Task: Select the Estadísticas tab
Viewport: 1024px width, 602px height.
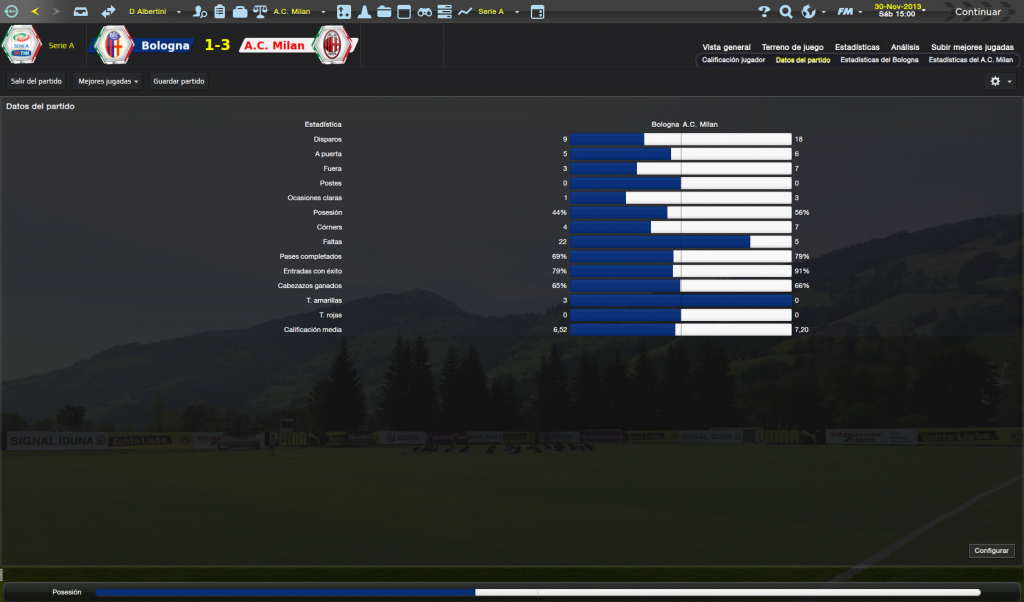Action: coord(857,47)
